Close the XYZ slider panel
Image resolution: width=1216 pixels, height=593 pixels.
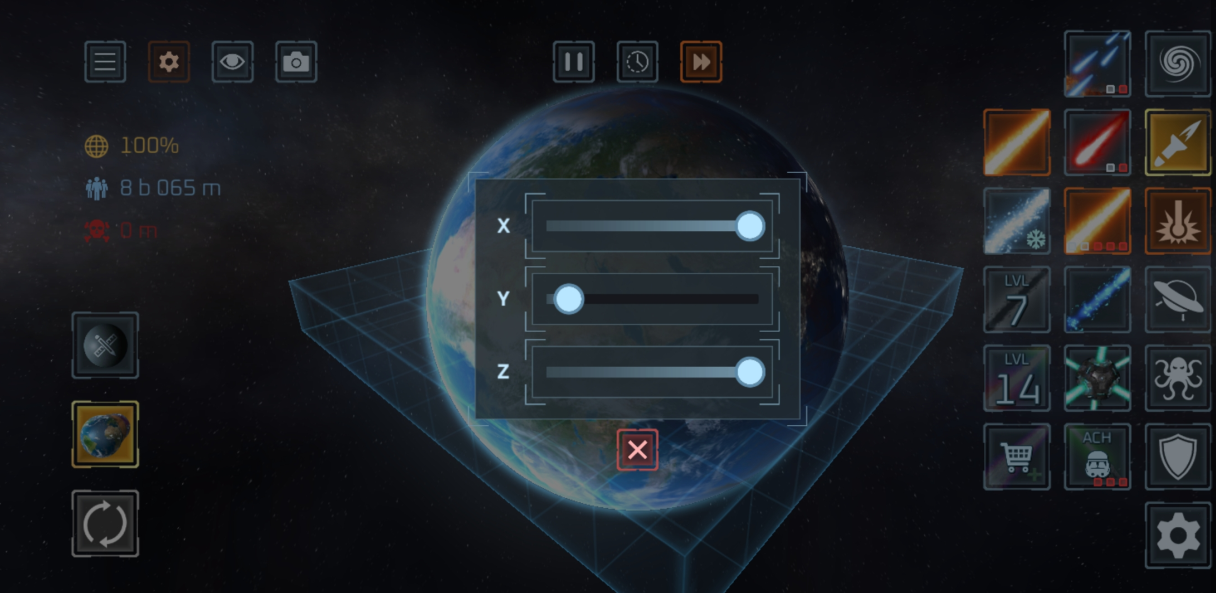coord(637,451)
